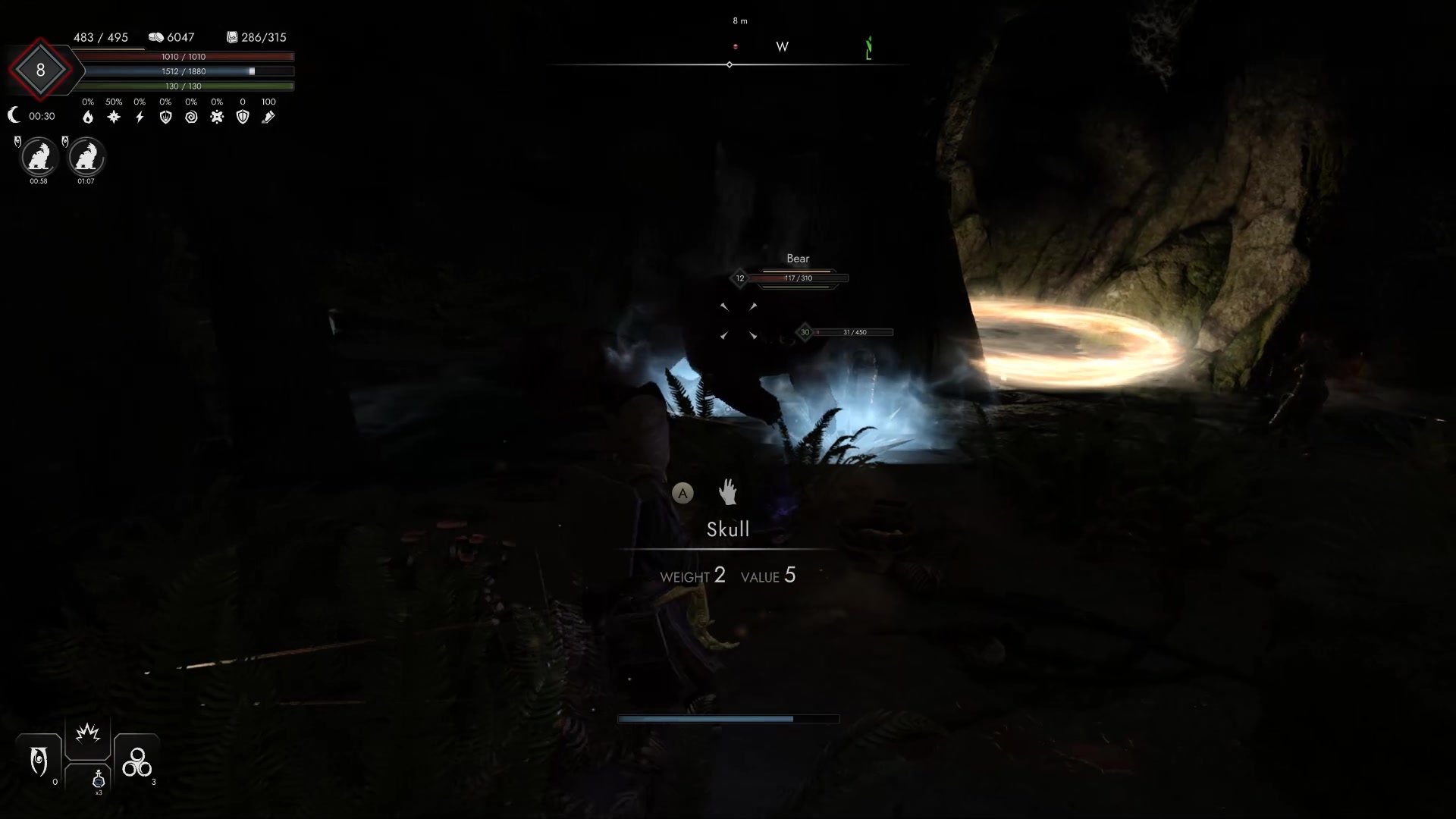1456x819 pixels.
Task: Activate the explosion burst quick-slot ability
Action: (88, 734)
